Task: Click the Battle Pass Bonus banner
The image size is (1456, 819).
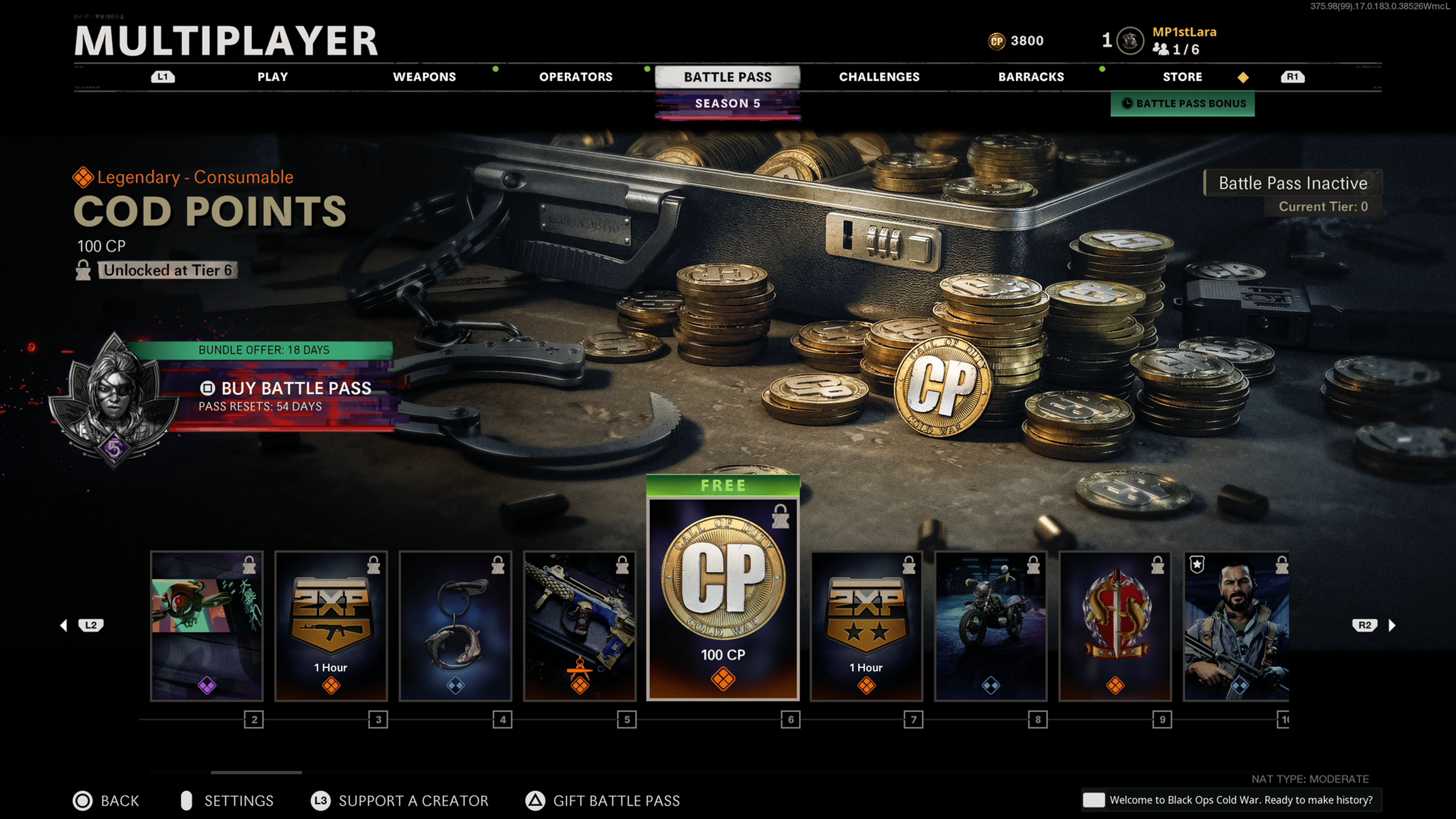Action: coord(1183,104)
